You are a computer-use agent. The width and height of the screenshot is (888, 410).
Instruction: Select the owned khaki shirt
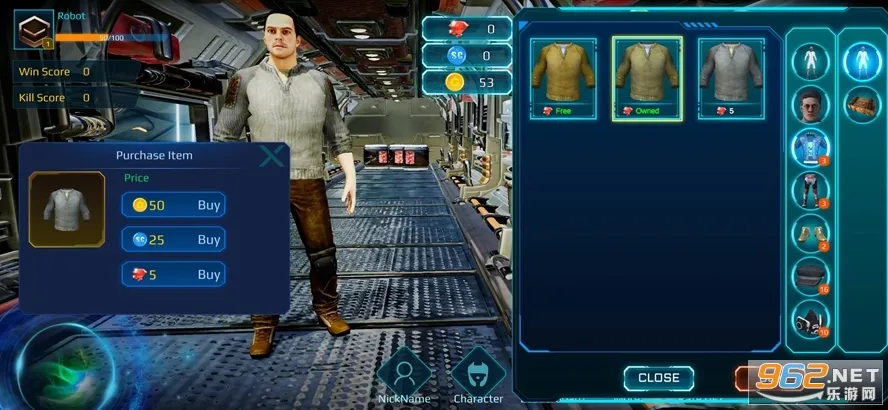[647, 78]
